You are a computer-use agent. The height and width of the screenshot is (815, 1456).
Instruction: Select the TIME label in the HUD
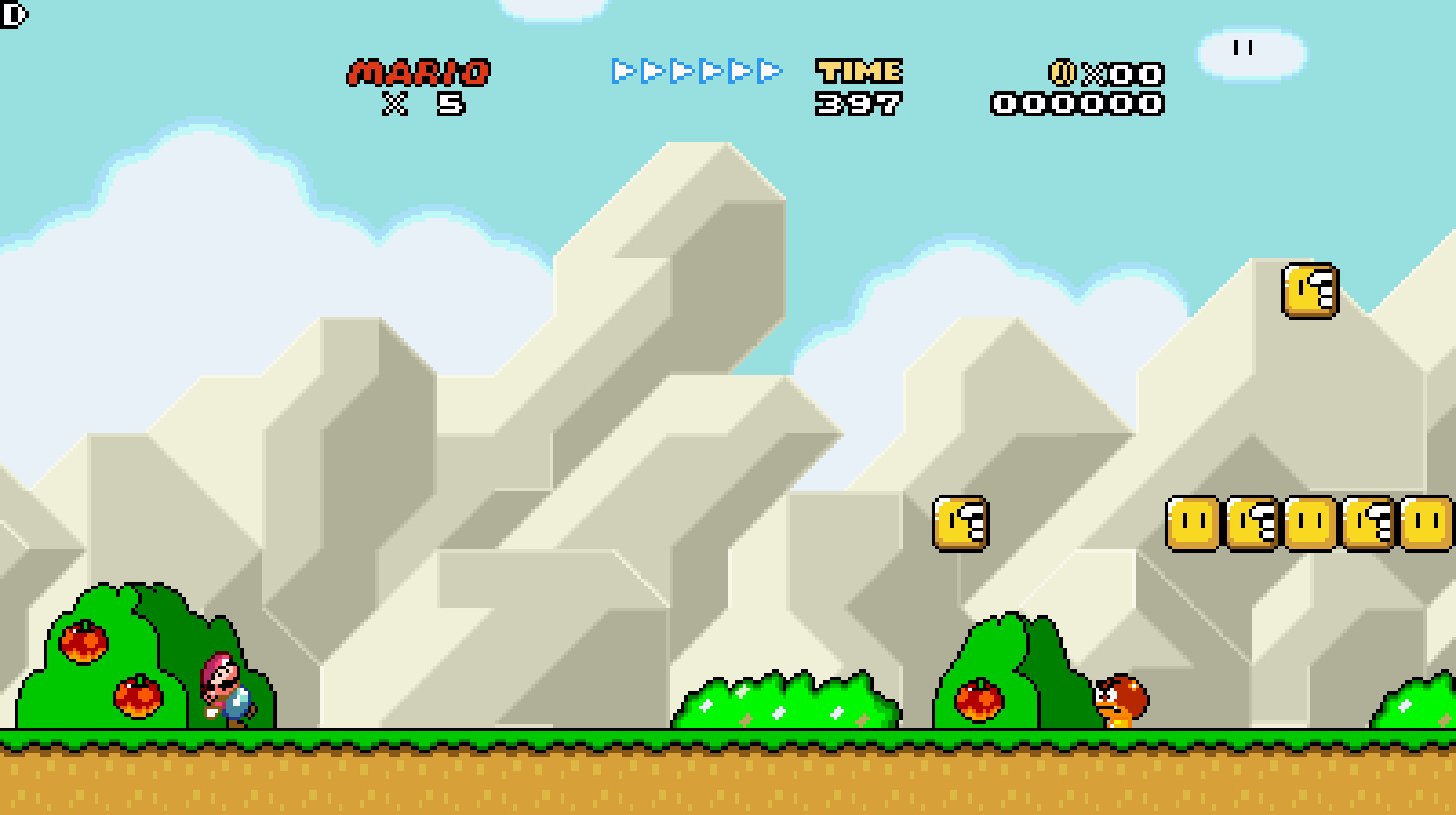(x=860, y=71)
